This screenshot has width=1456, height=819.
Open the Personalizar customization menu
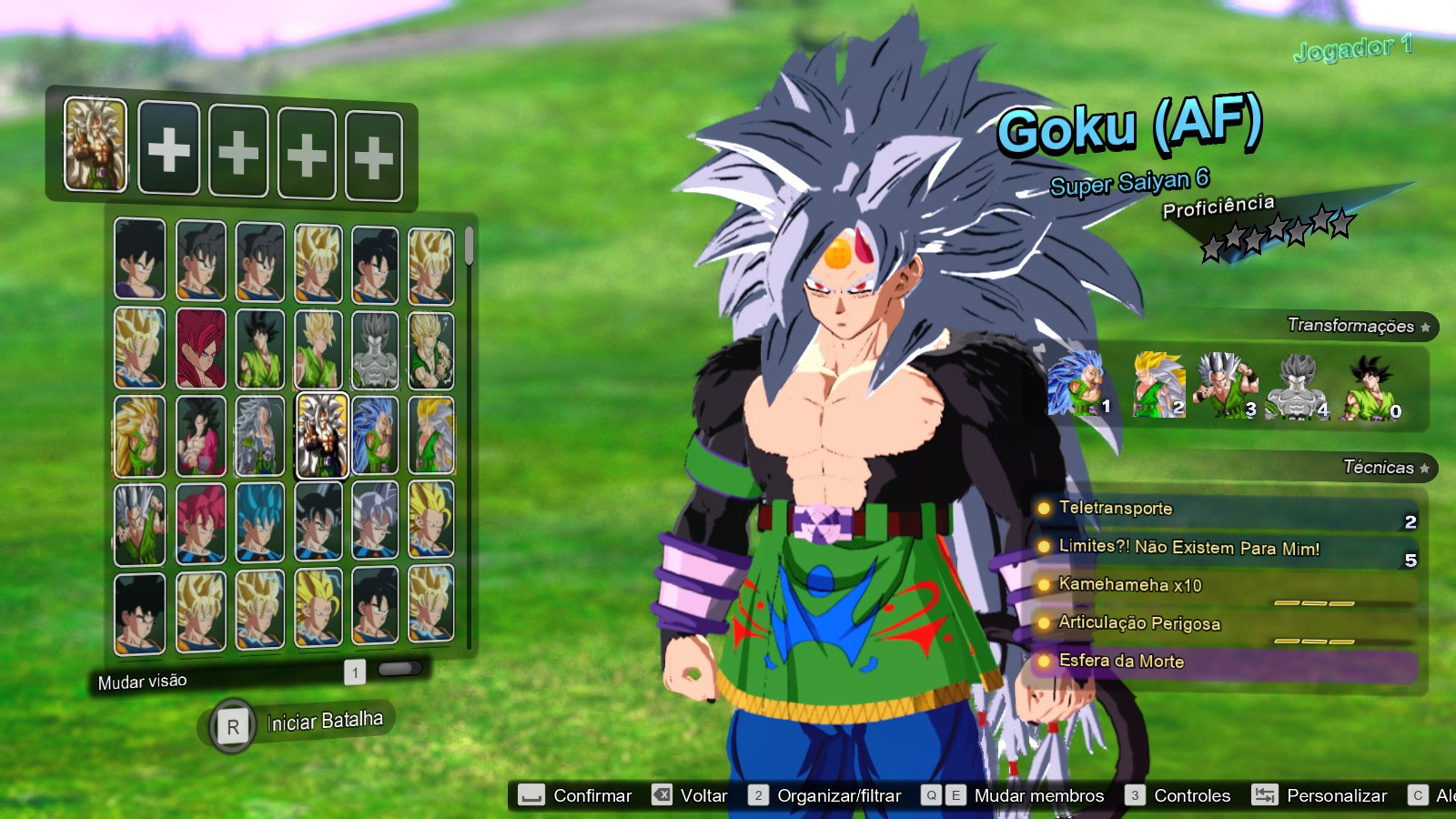tap(1338, 794)
